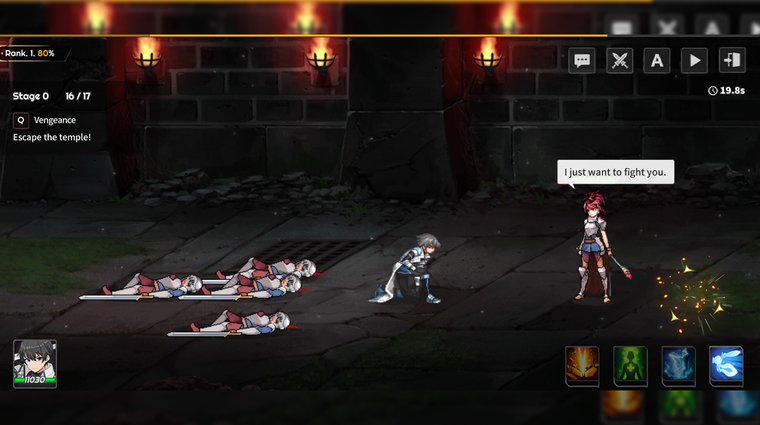Image resolution: width=760 pixels, height=425 pixels.
Task: Toggle the crossed swords battle button
Action: pos(620,61)
